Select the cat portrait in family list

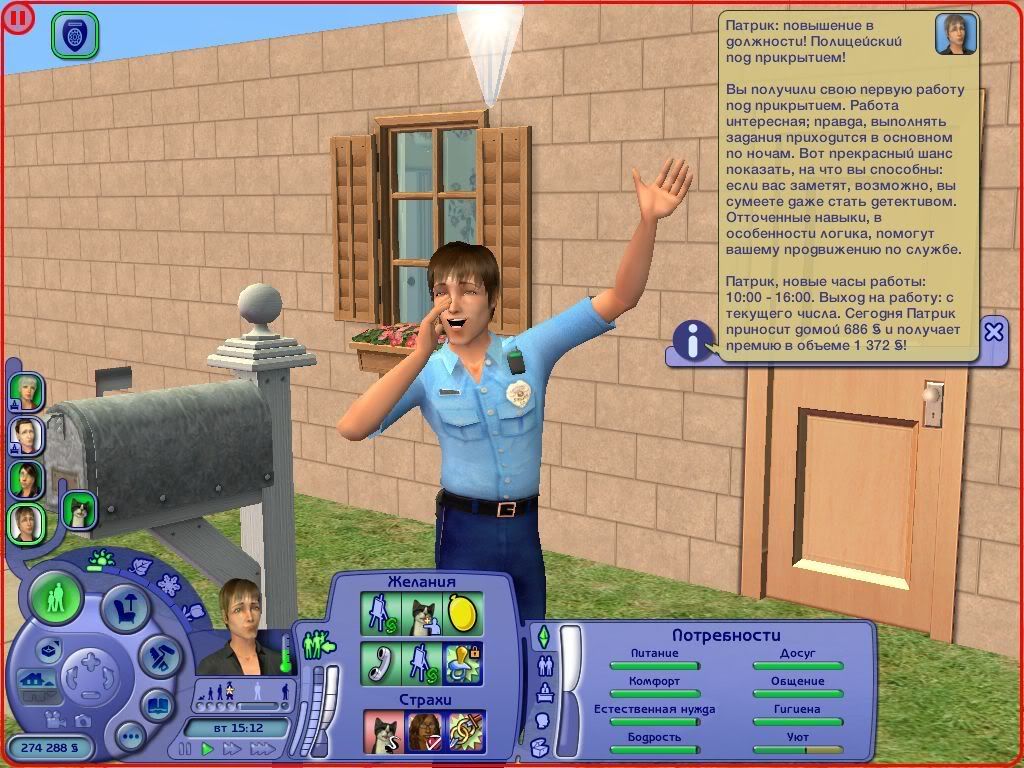(79, 511)
